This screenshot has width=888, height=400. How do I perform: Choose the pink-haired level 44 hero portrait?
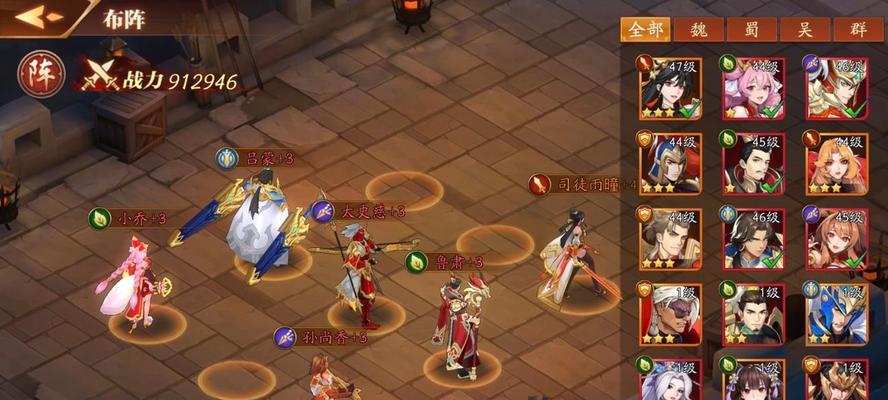pyautogui.click(x=753, y=88)
